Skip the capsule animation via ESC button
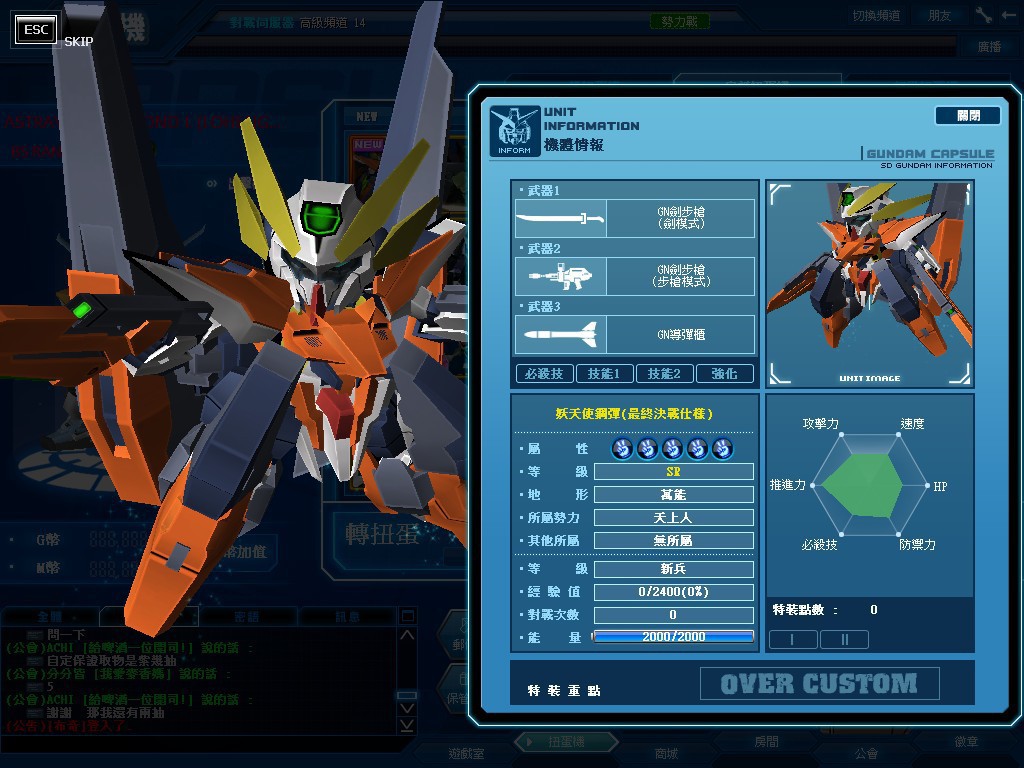This screenshot has height=768, width=1024. click(x=37, y=30)
